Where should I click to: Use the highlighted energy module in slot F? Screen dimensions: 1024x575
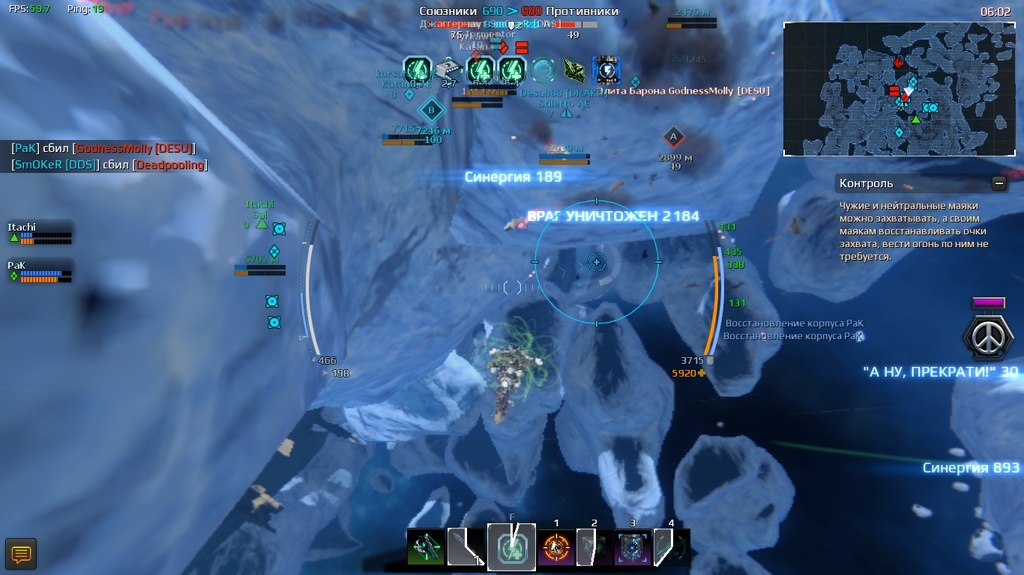511,547
